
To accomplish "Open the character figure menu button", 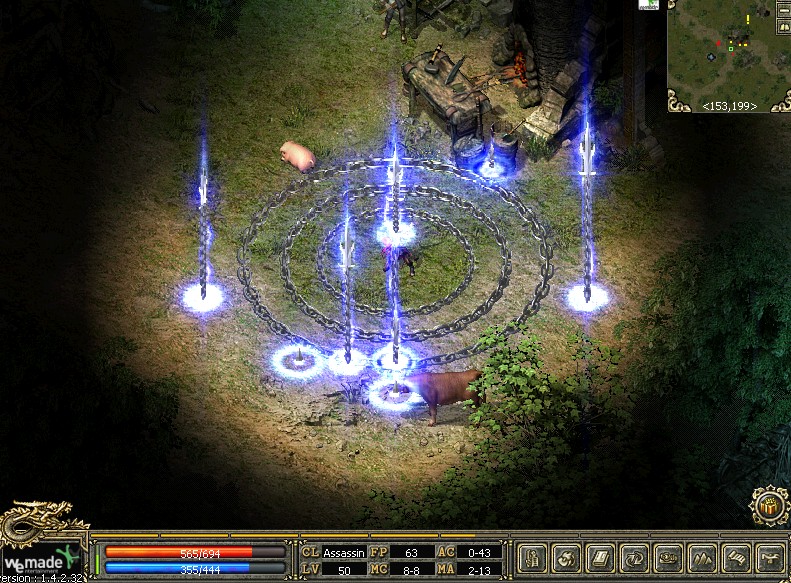I will point(534,558).
